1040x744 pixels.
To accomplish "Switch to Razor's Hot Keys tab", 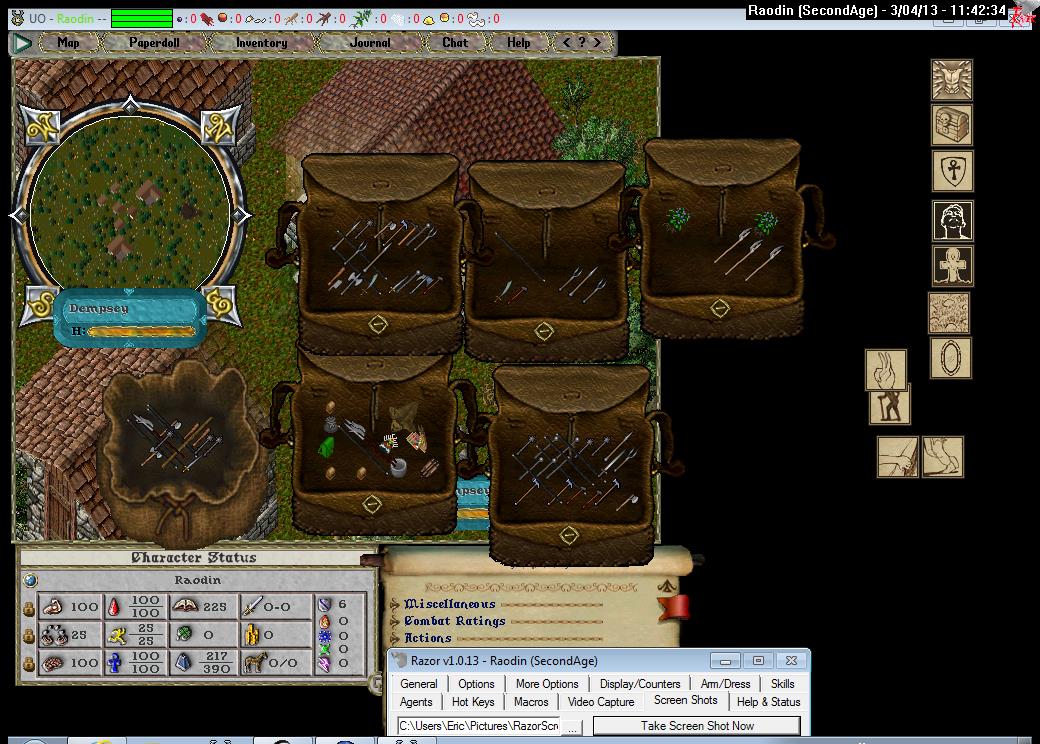I will [473, 702].
